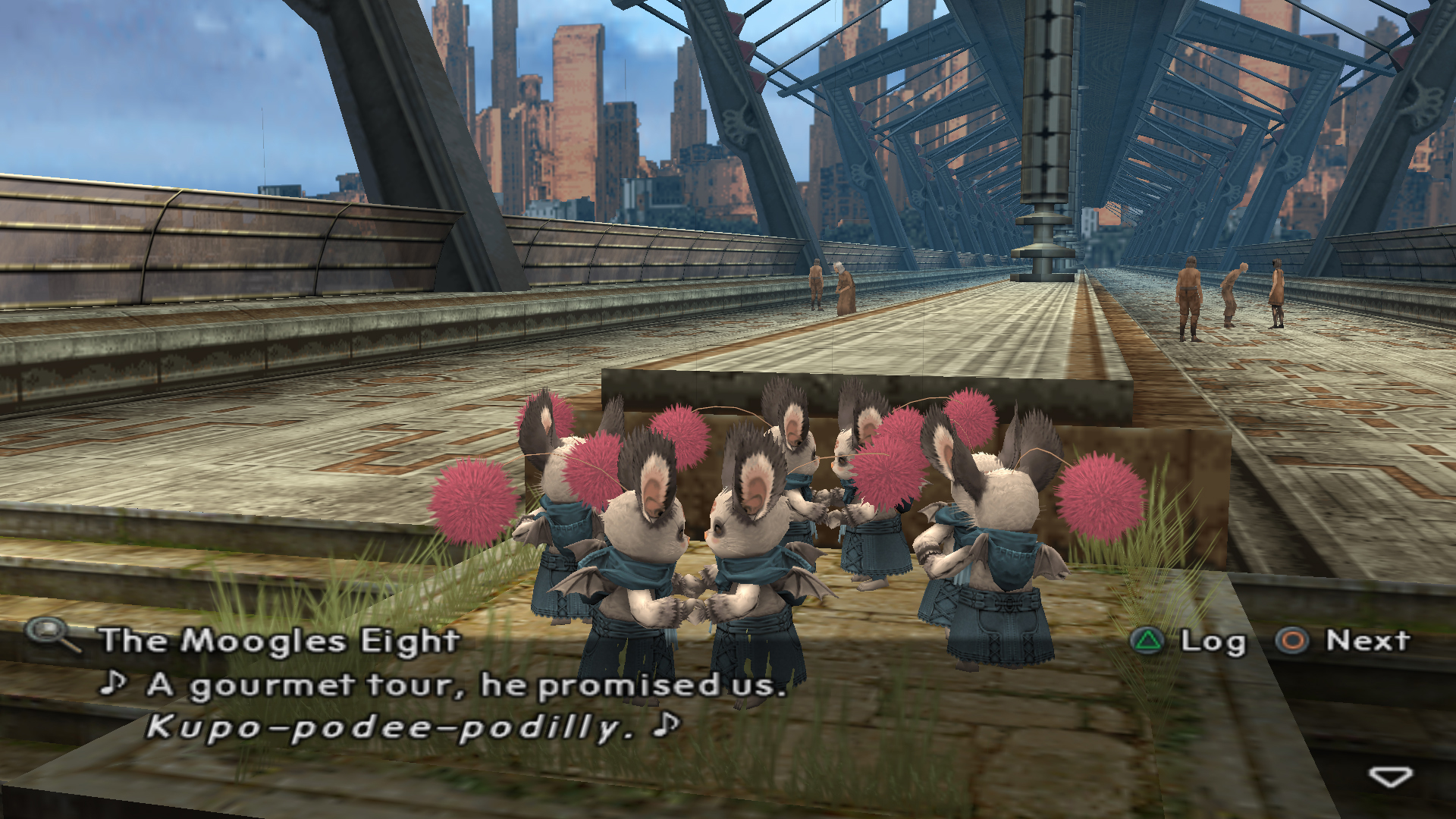Screen dimensions: 1456x819
Task: Click the white dialogue advance arrow
Action: [x=1389, y=777]
